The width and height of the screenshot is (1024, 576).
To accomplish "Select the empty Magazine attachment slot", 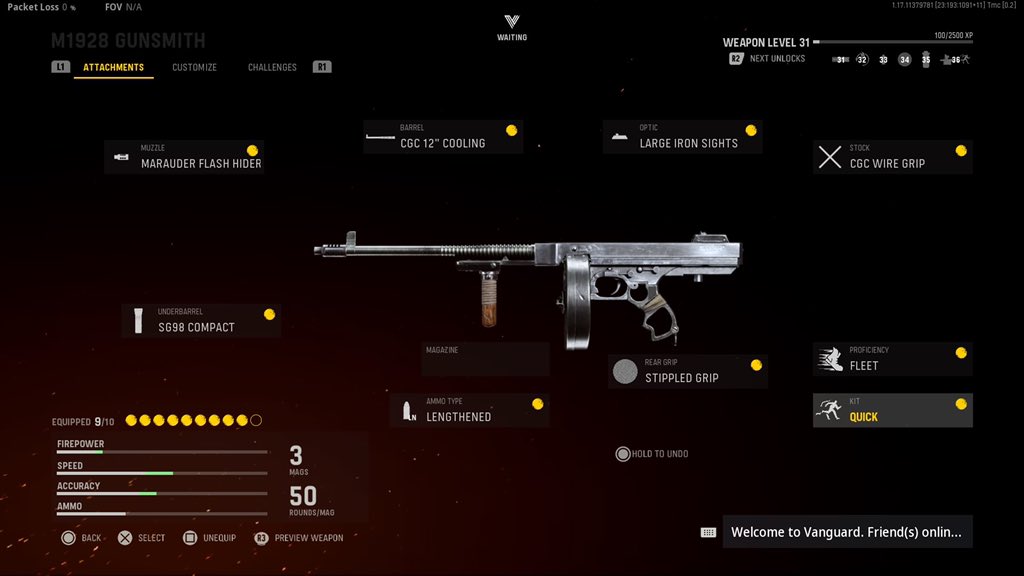I will (485, 359).
